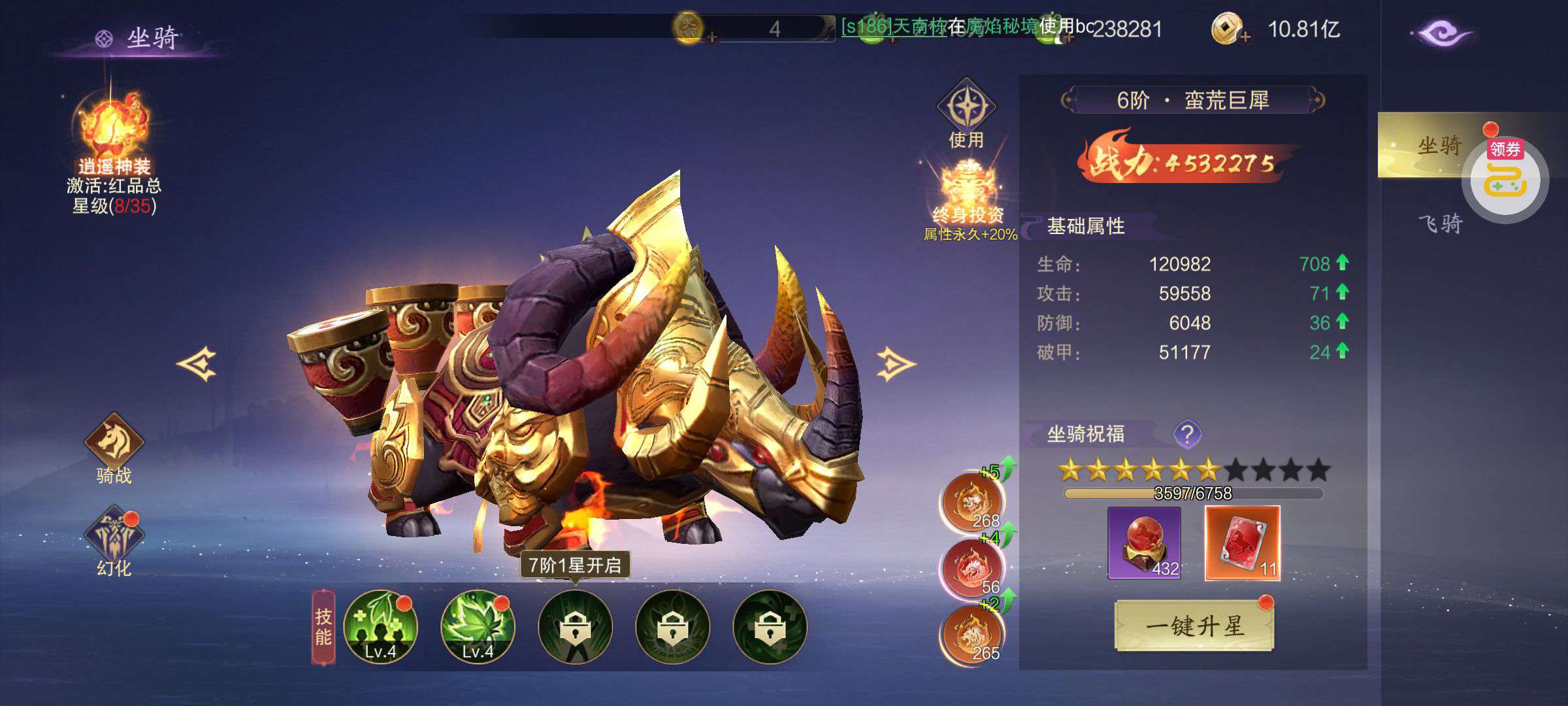Select the red horse card item
The height and width of the screenshot is (706, 1568).
pos(1242,543)
